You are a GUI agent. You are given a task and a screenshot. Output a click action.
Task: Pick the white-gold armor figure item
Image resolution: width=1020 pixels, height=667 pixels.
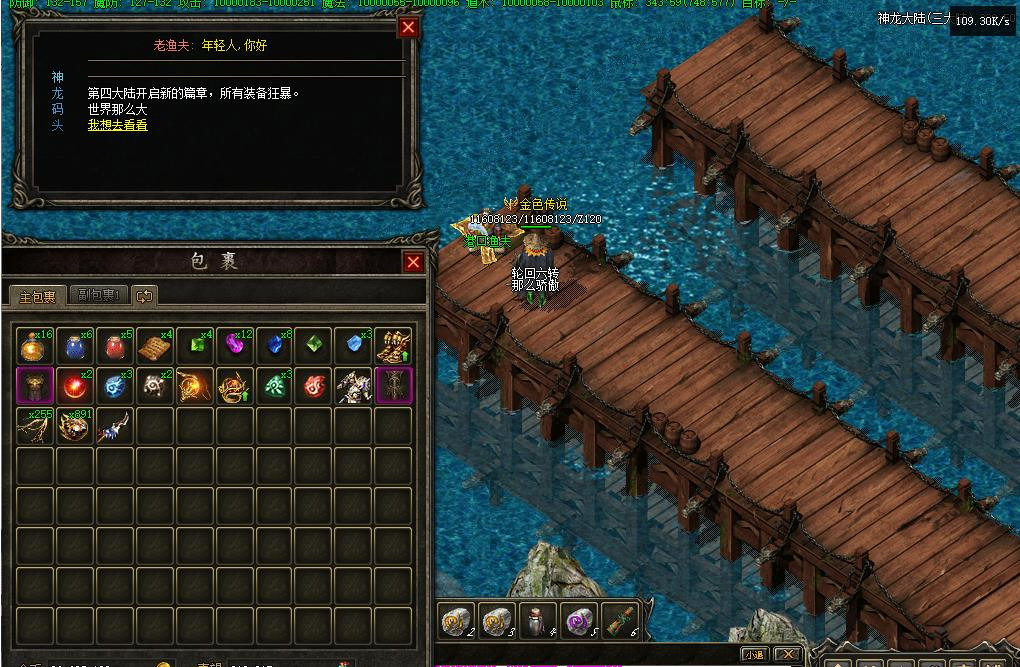354,386
